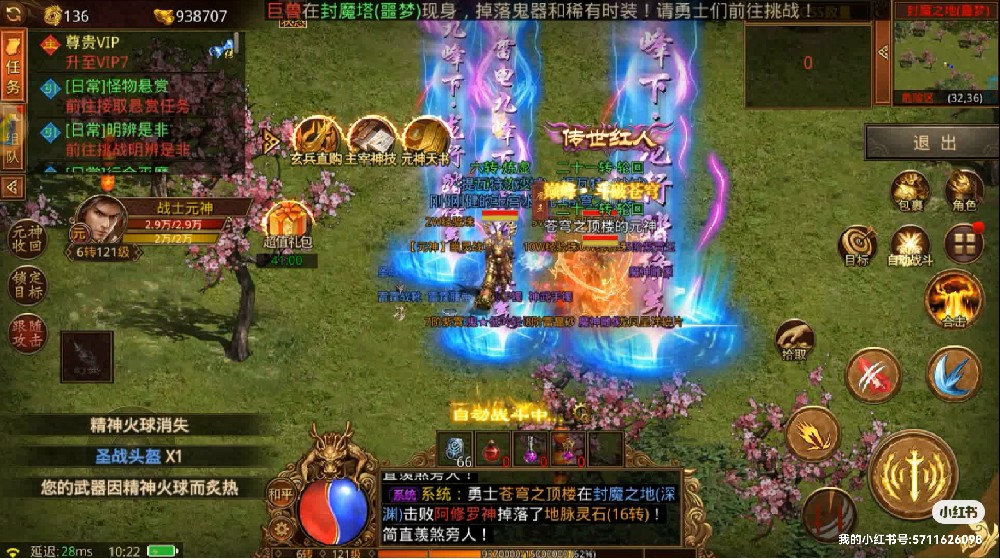1000x559 pixels.
Task: Activate the blue crescent slash skill
Action: (953, 374)
